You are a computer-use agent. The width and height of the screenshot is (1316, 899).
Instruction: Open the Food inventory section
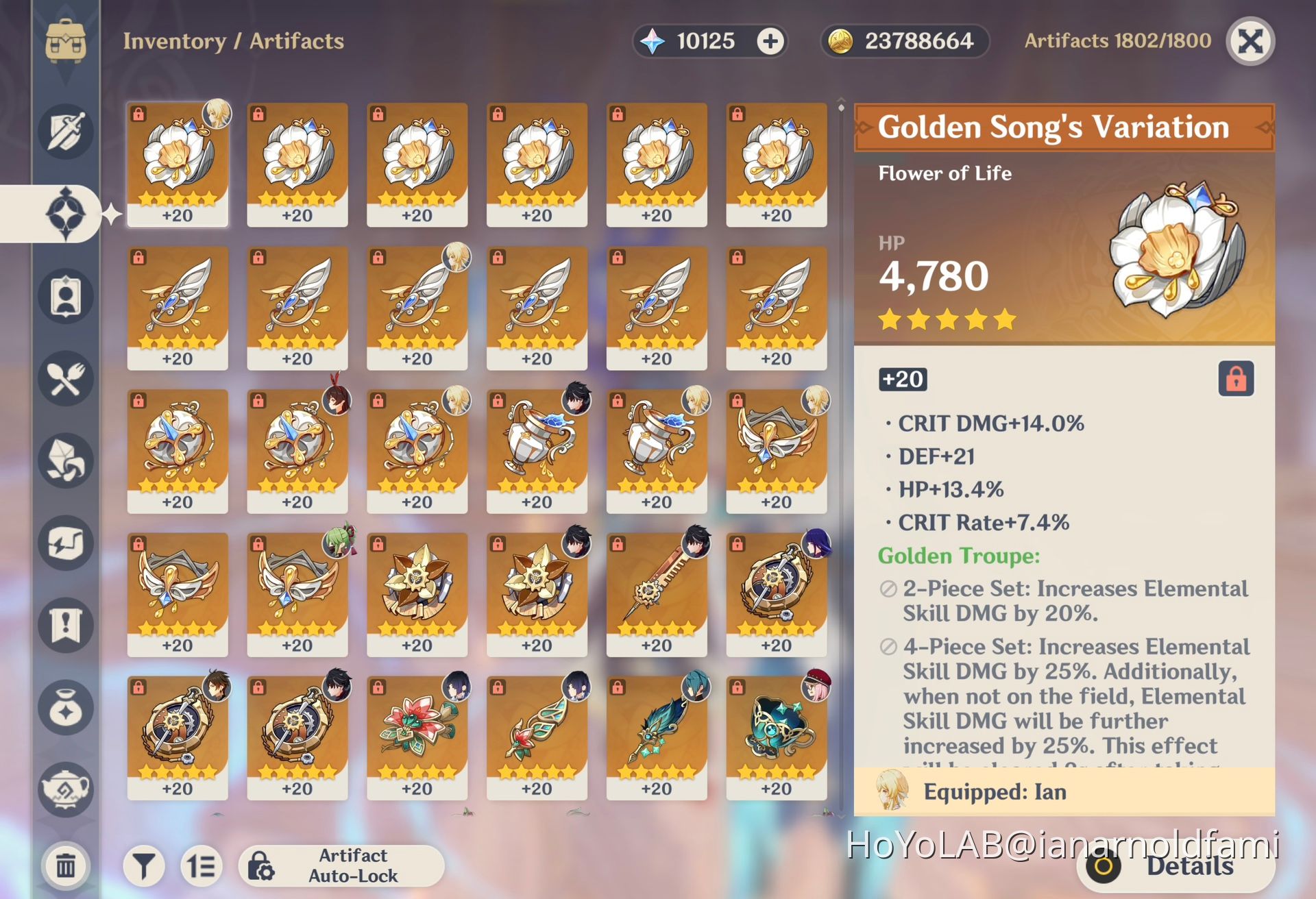pos(65,379)
